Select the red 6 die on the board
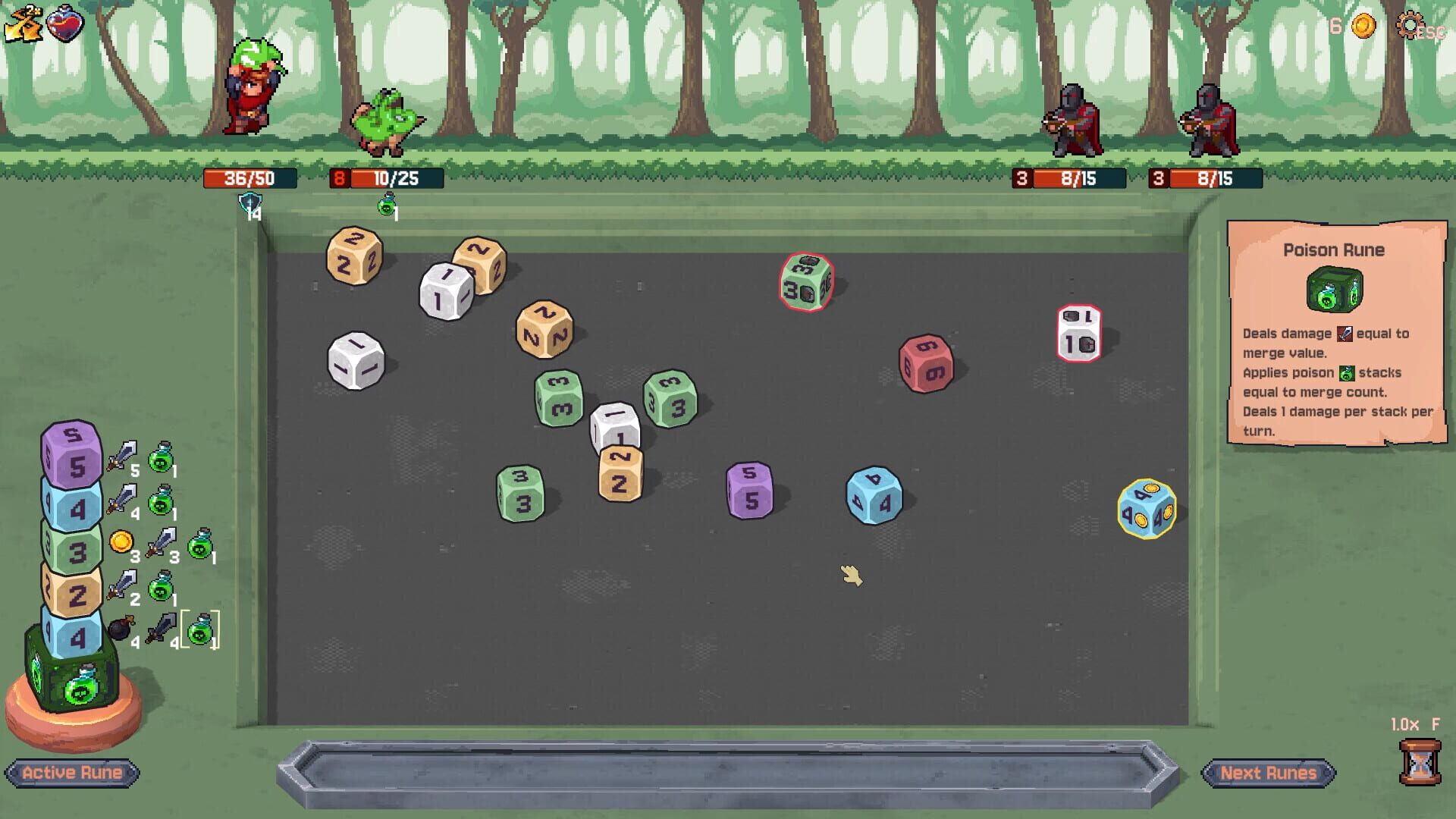The width and height of the screenshot is (1456, 819). tap(924, 363)
